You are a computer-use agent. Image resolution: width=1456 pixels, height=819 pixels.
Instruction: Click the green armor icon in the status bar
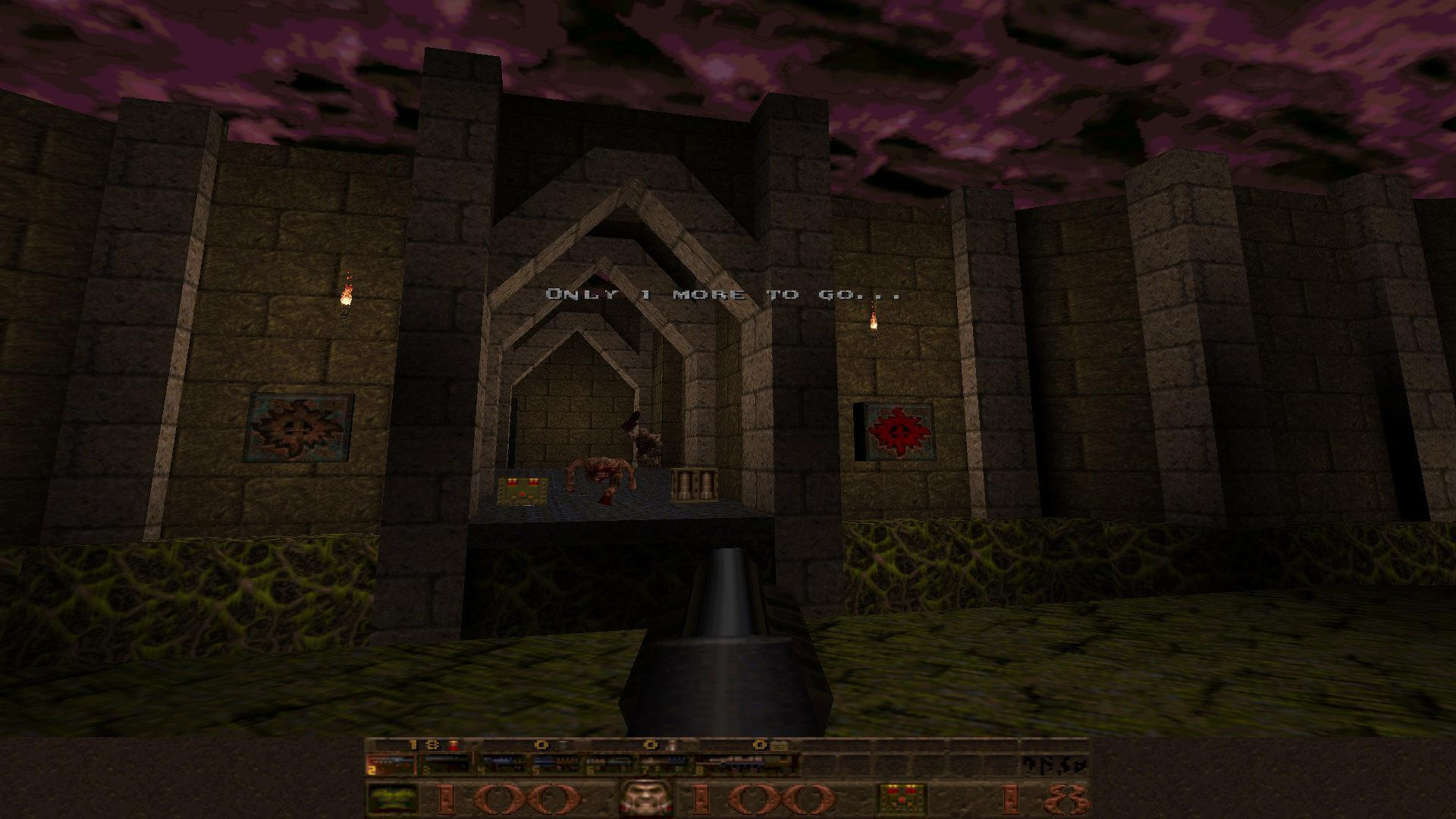393,798
